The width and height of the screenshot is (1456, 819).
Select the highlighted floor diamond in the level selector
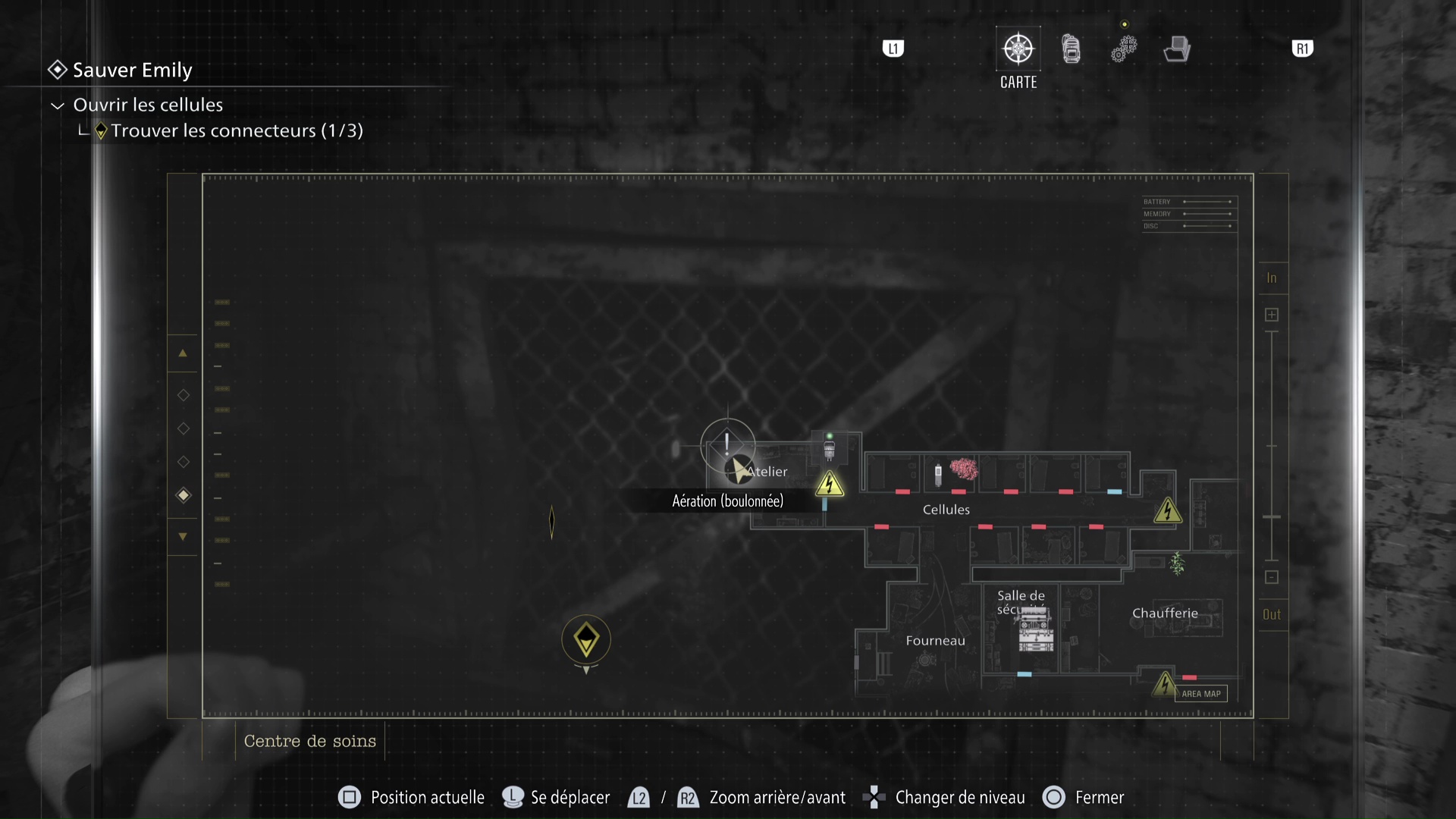[x=183, y=495]
